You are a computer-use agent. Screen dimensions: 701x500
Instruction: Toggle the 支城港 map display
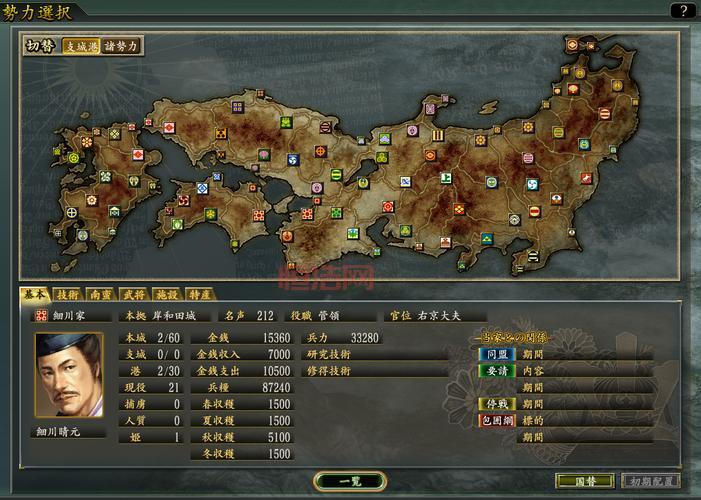(x=81, y=46)
